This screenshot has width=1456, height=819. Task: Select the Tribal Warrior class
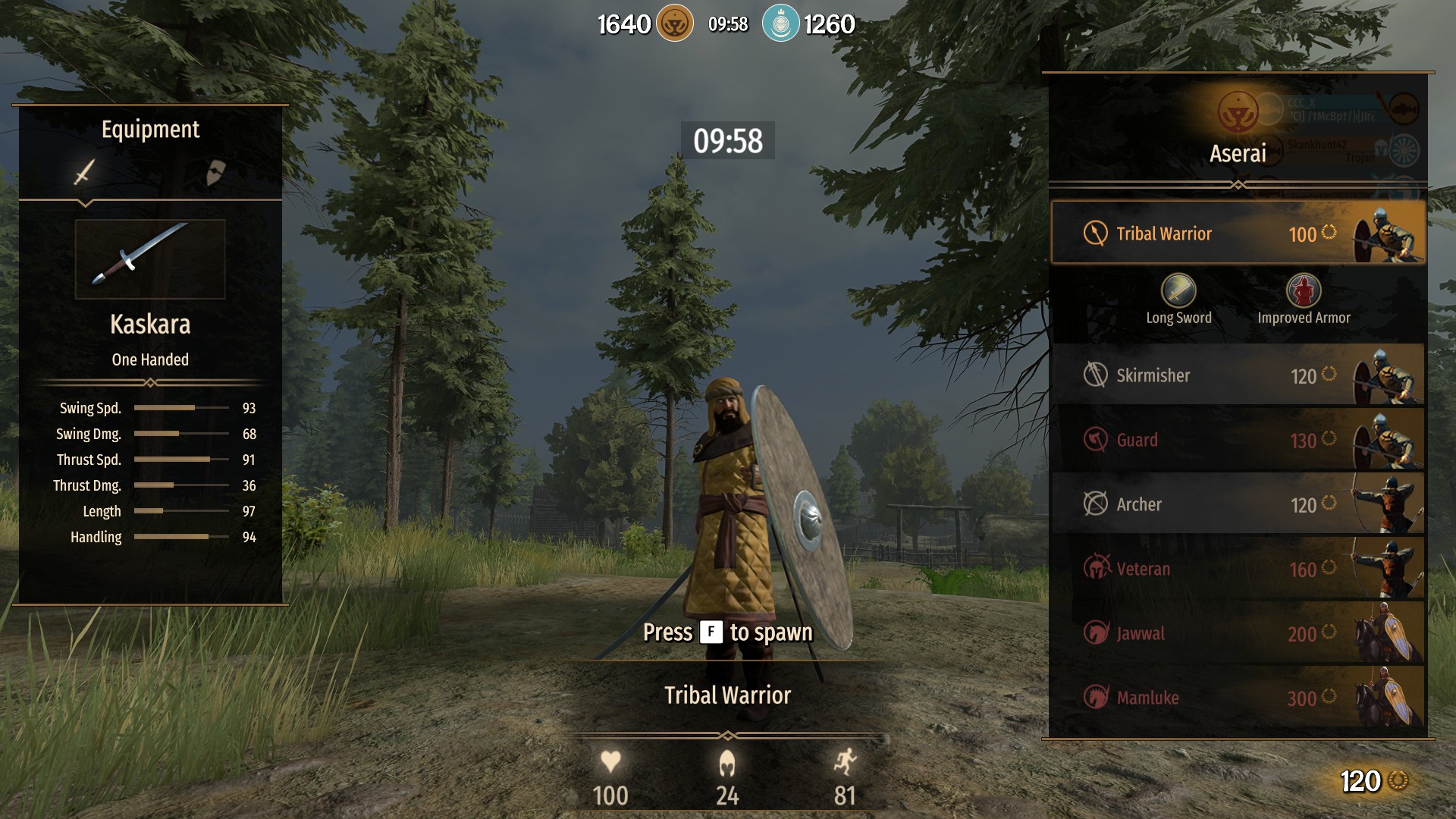point(1238,233)
